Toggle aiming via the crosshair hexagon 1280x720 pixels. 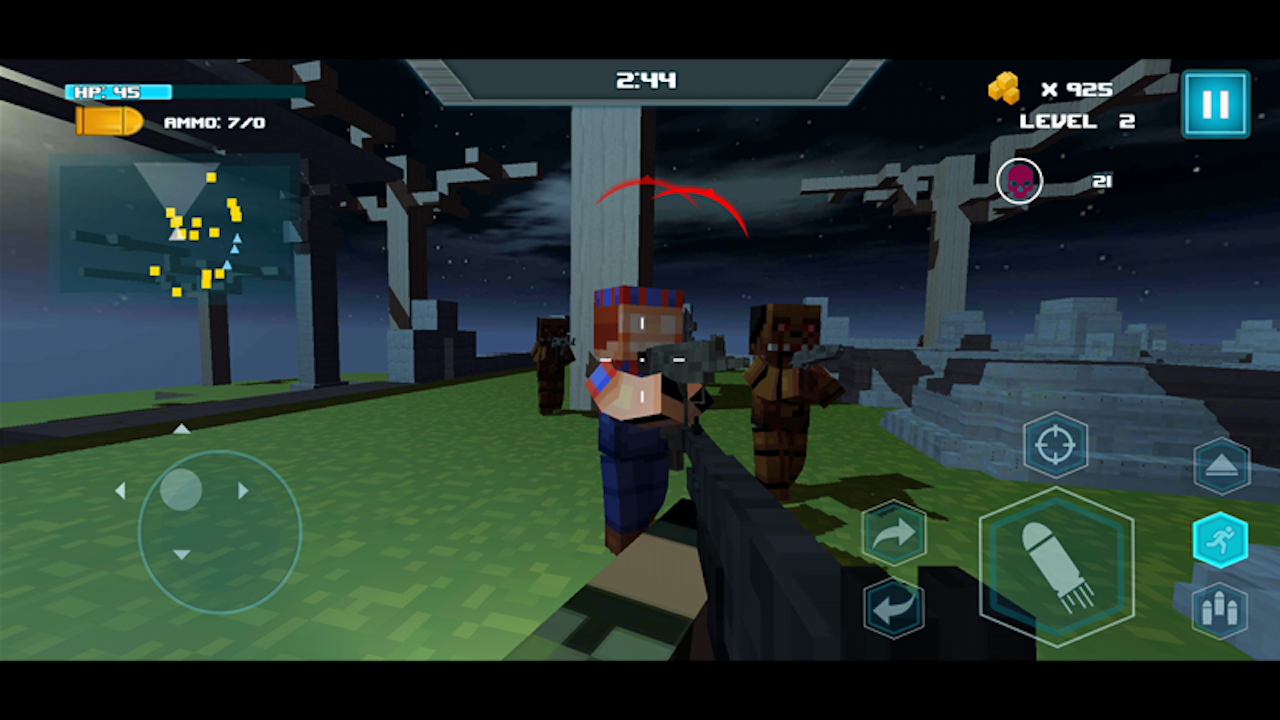pyautogui.click(x=1057, y=444)
